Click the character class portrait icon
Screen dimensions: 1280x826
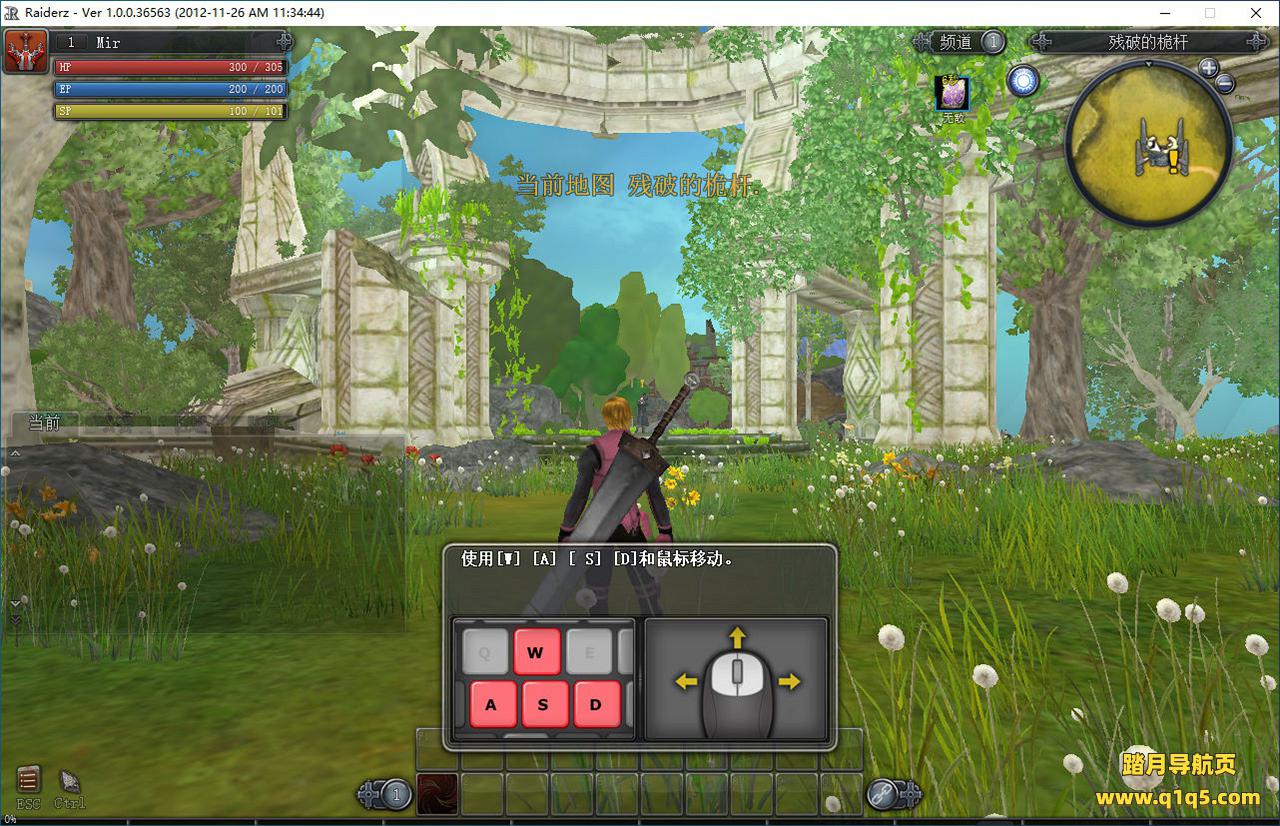coord(26,51)
